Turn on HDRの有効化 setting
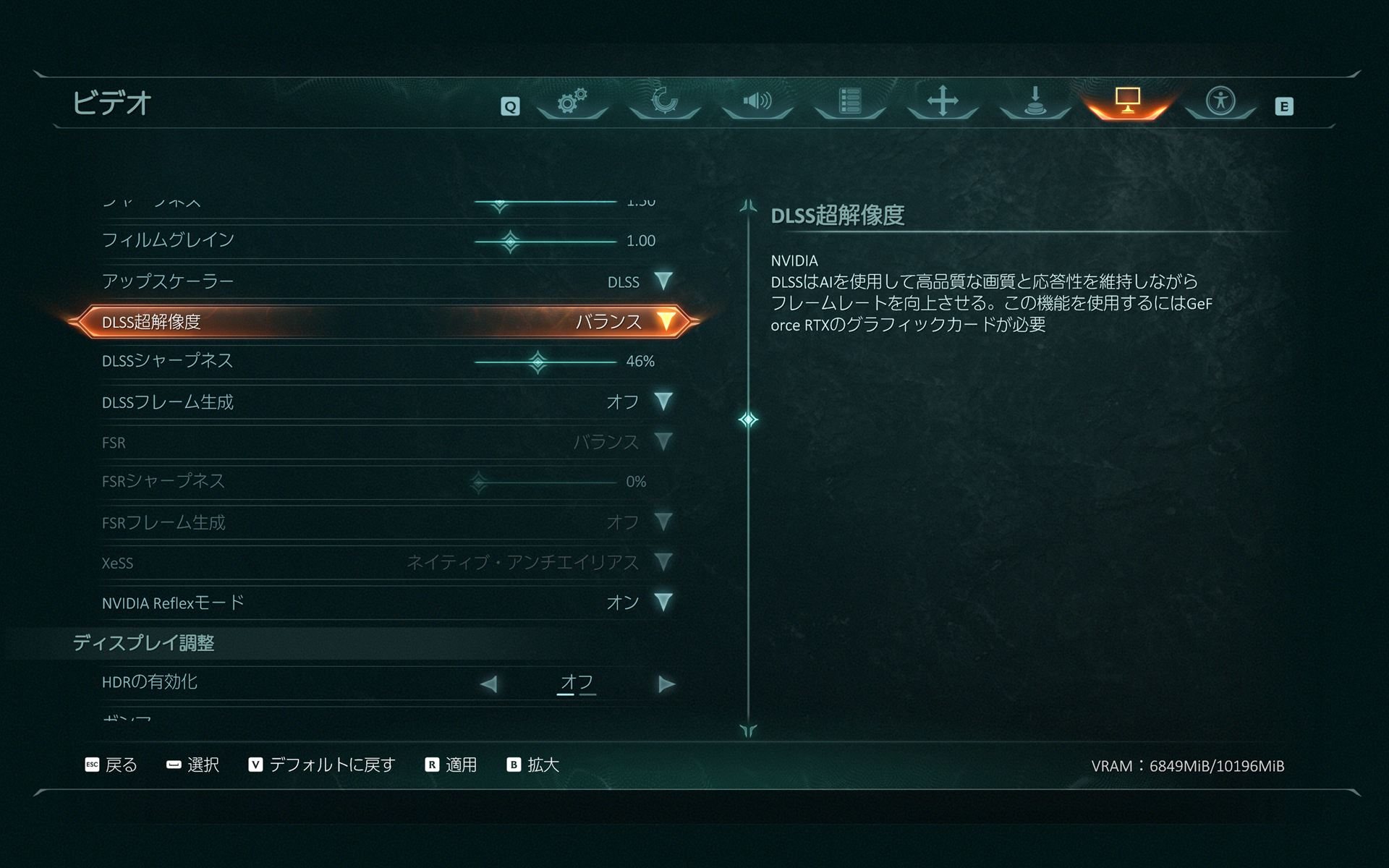This screenshot has width=1389, height=868. click(x=665, y=683)
